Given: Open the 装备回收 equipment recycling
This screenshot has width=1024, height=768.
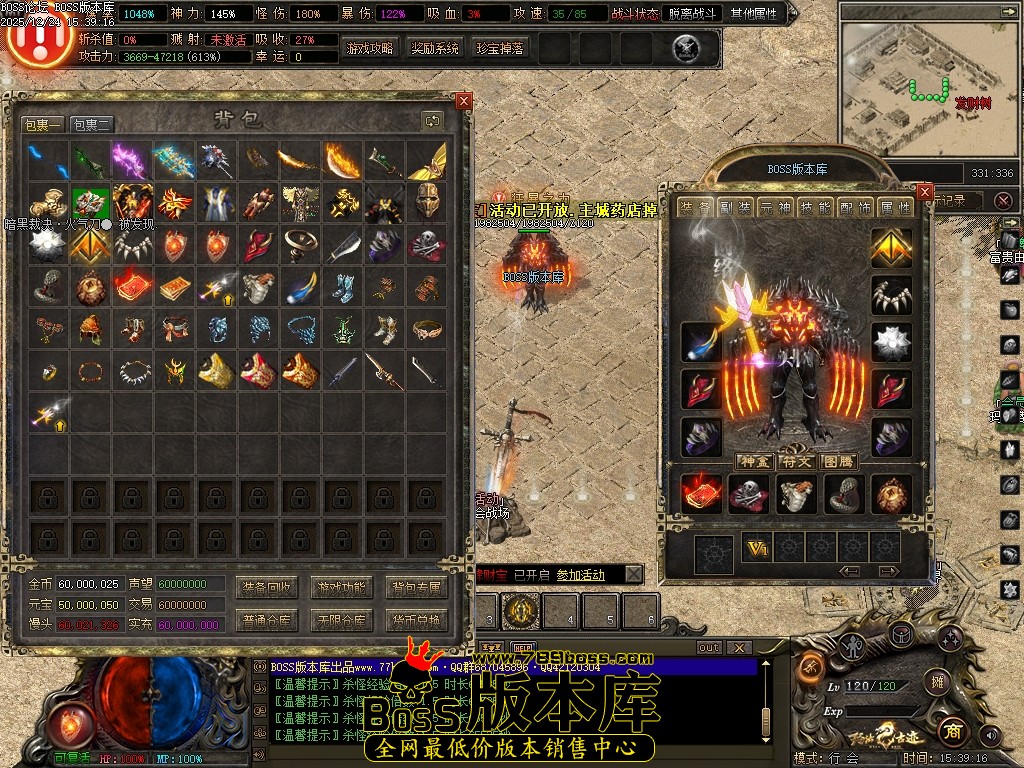Looking at the screenshot, I should (x=266, y=587).
